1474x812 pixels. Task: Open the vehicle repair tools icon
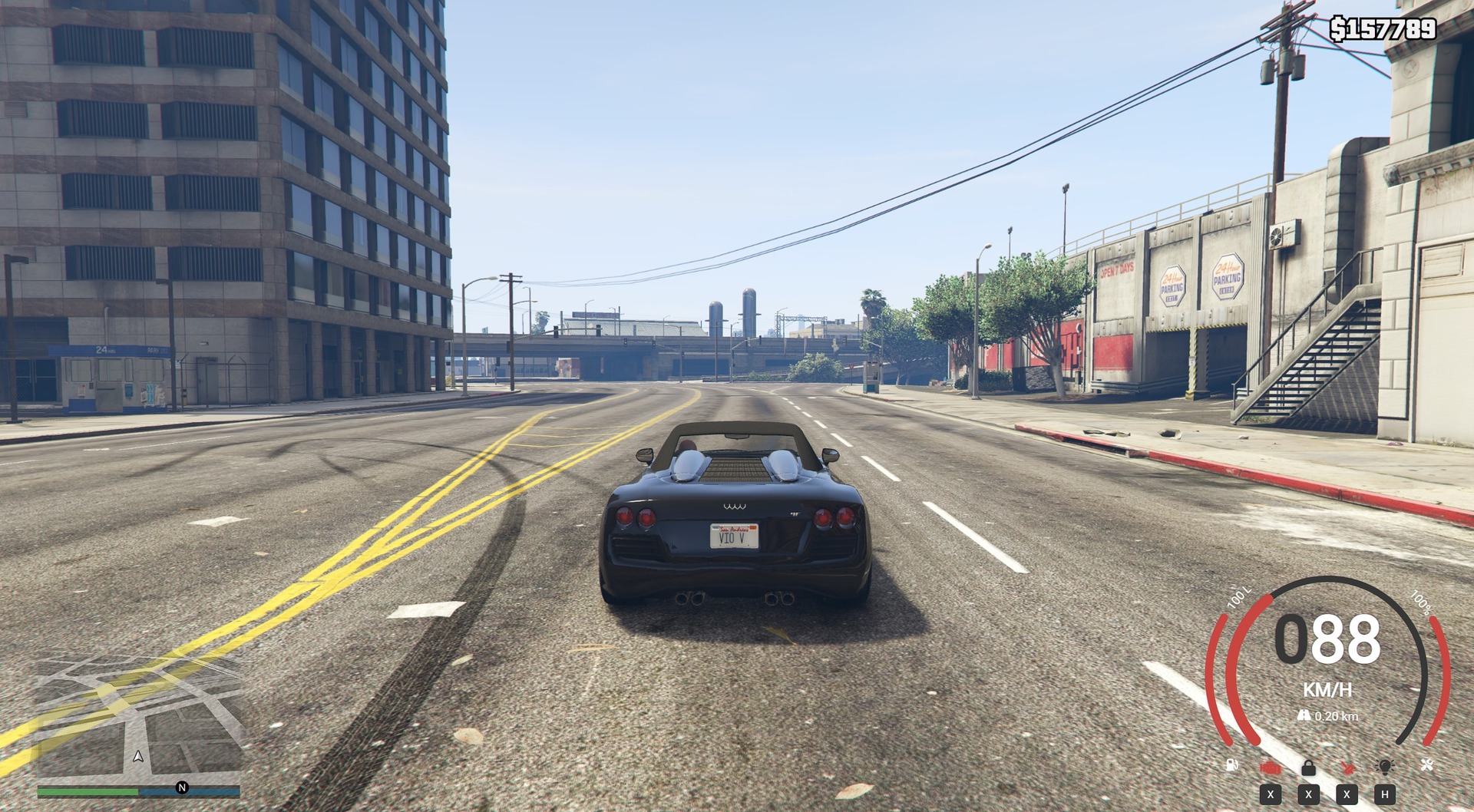[x=1426, y=765]
